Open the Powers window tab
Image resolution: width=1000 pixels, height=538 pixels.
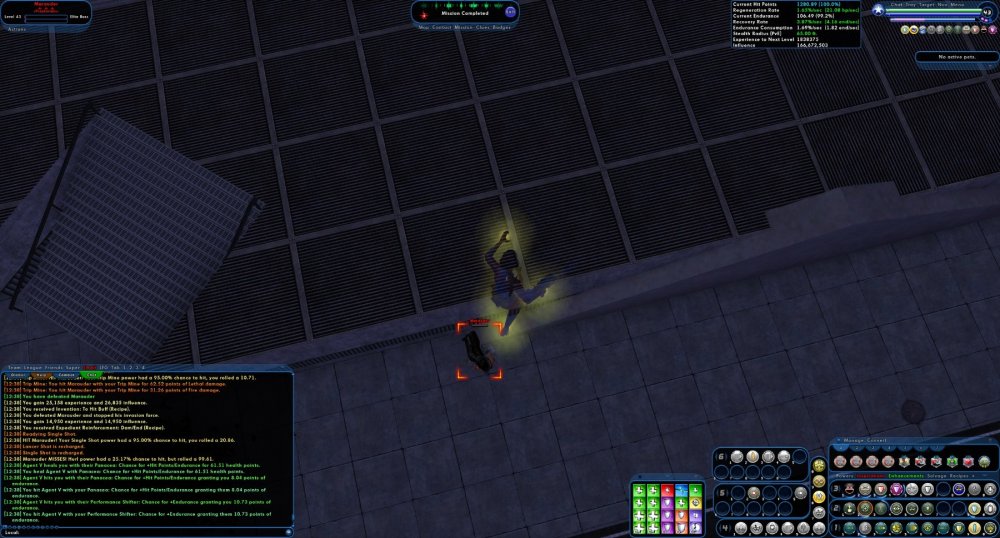click(845, 476)
